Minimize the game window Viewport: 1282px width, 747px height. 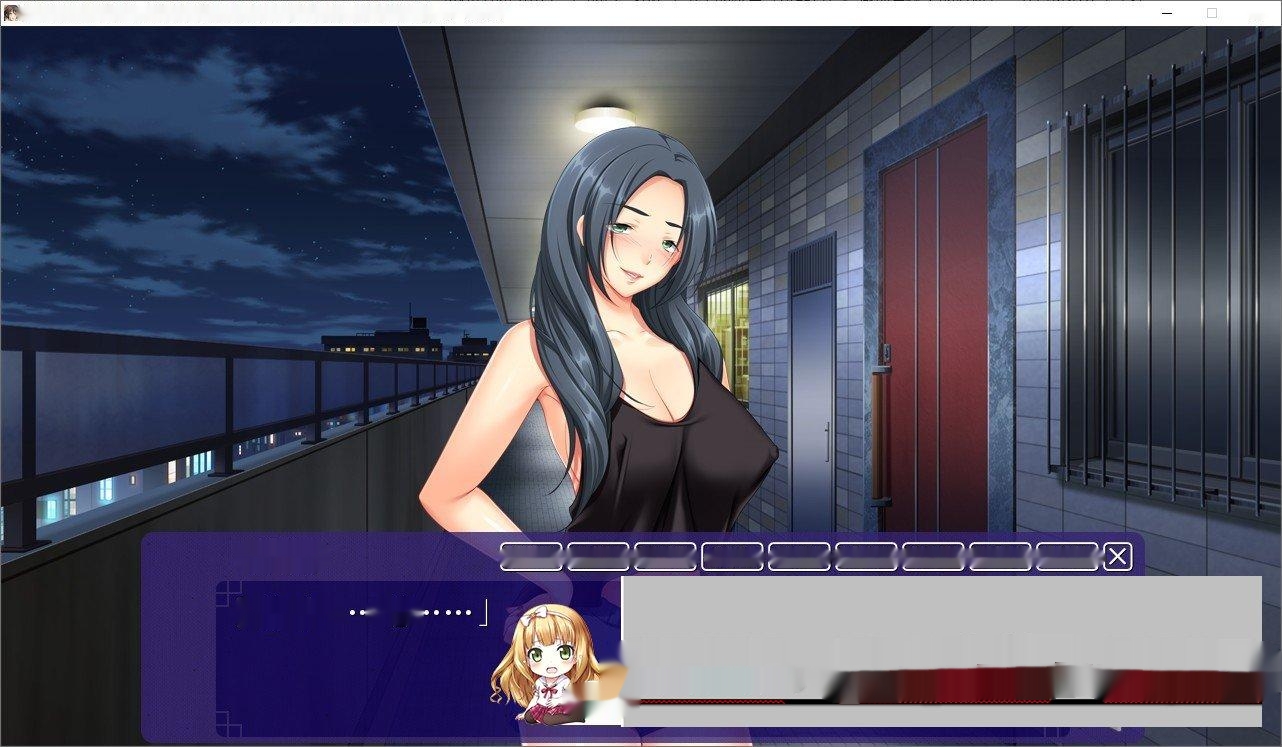(x=1166, y=12)
